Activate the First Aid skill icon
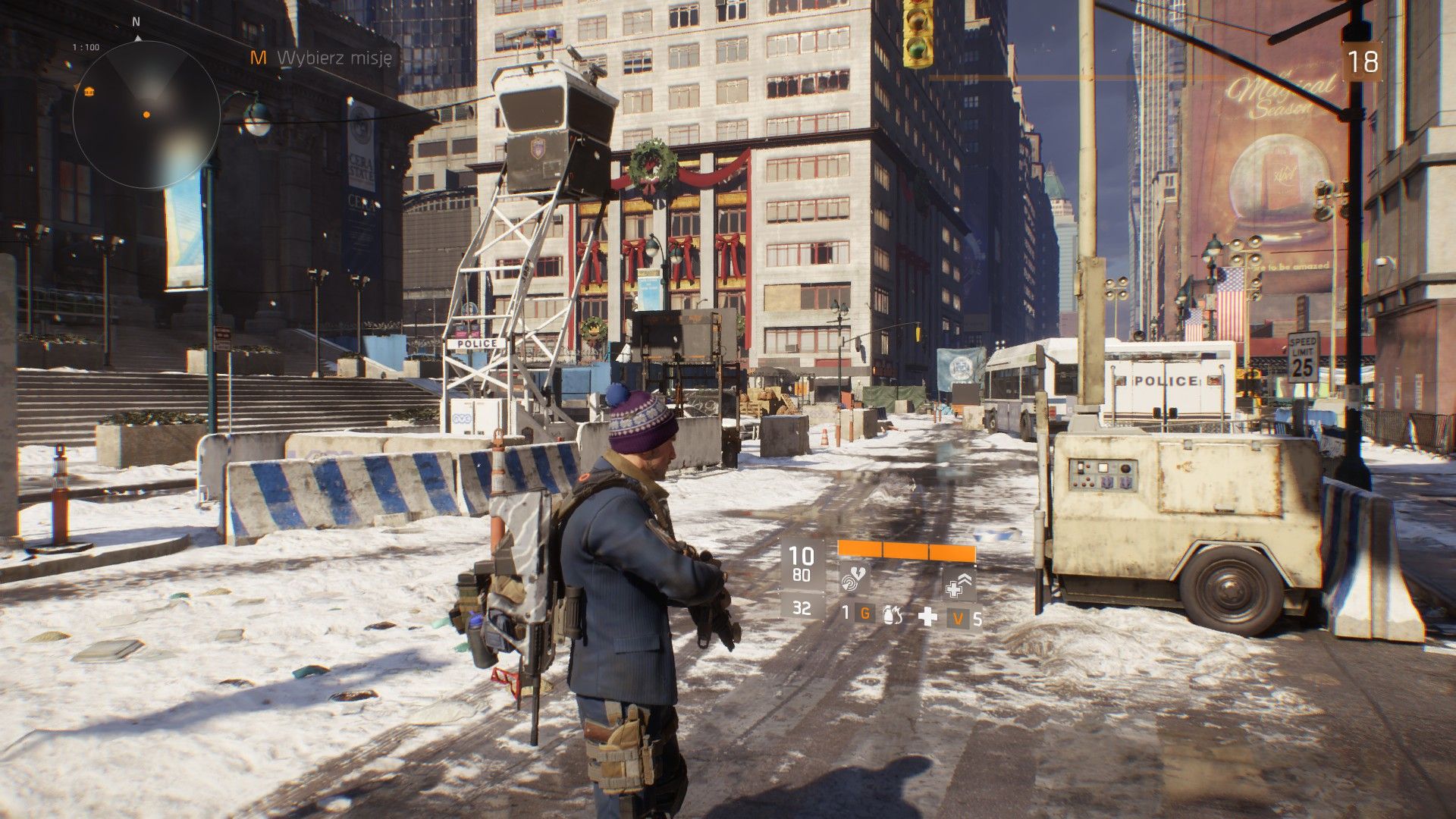 pyautogui.click(x=954, y=590)
